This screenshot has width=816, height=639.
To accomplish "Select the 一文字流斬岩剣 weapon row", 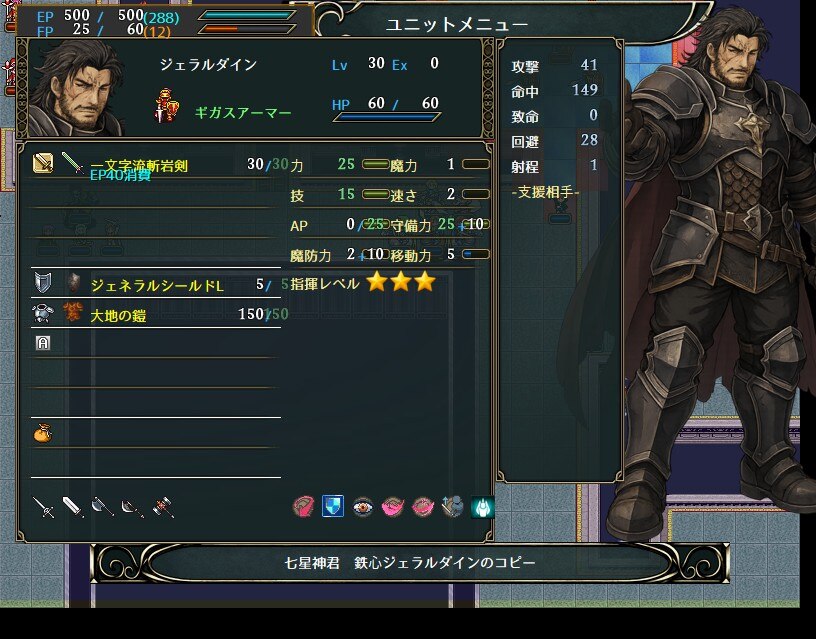I will [150, 165].
